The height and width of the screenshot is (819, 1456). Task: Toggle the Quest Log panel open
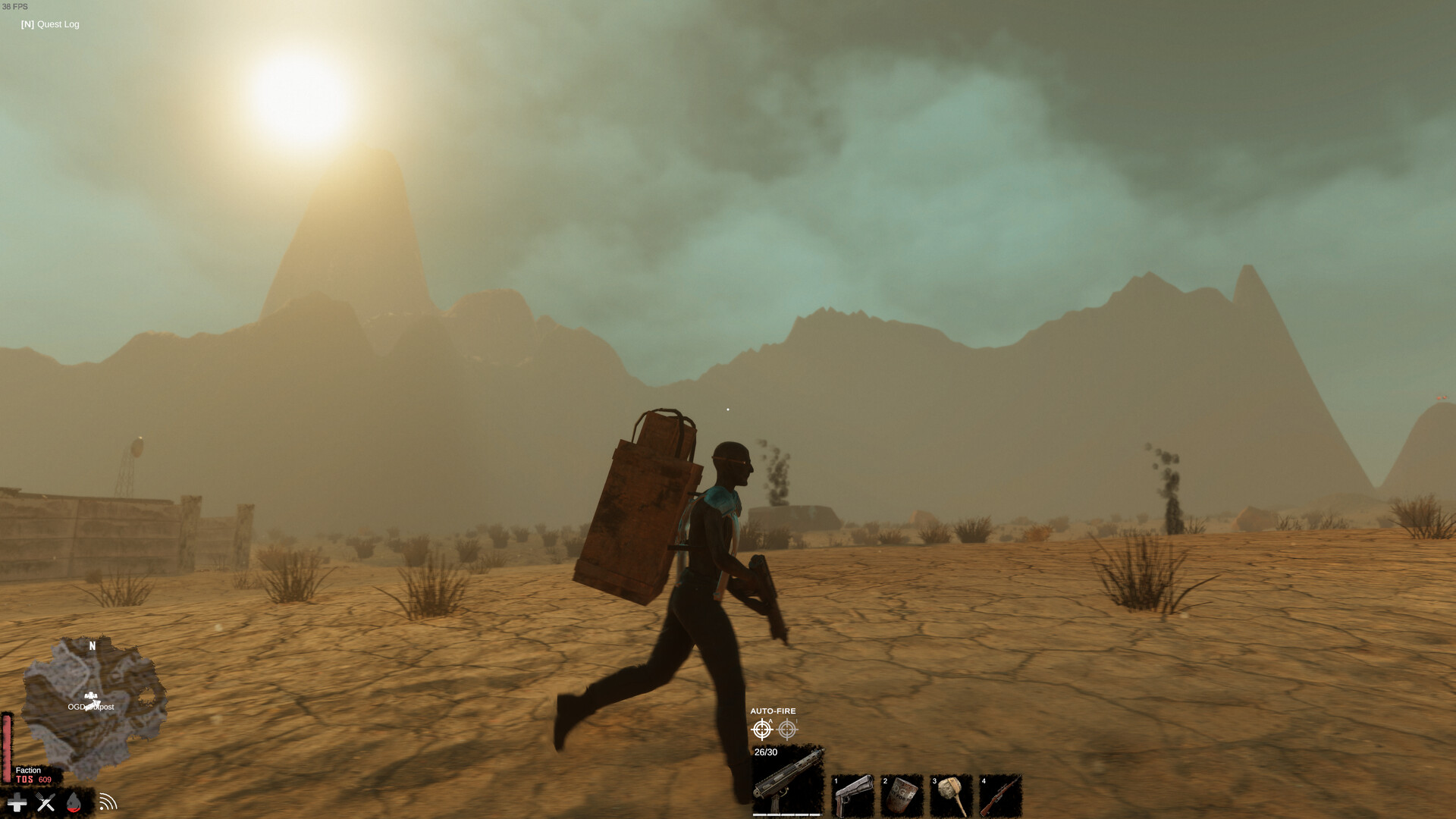(x=50, y=24)
